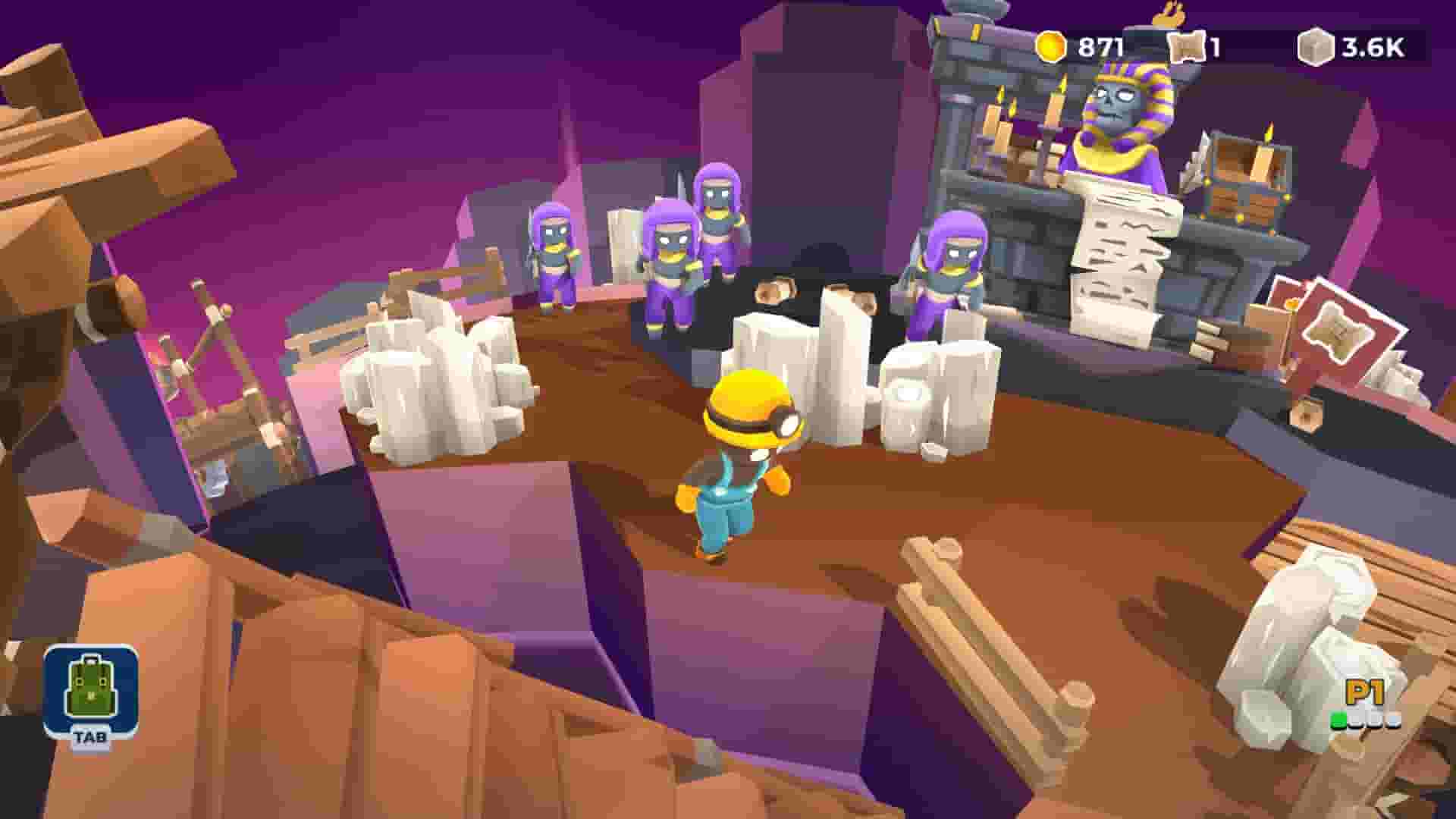Click the stone cube resource icon showing 3.6K
Image resolution: width=1456 pixels, height=819 pixels.
click(1316, 44)
